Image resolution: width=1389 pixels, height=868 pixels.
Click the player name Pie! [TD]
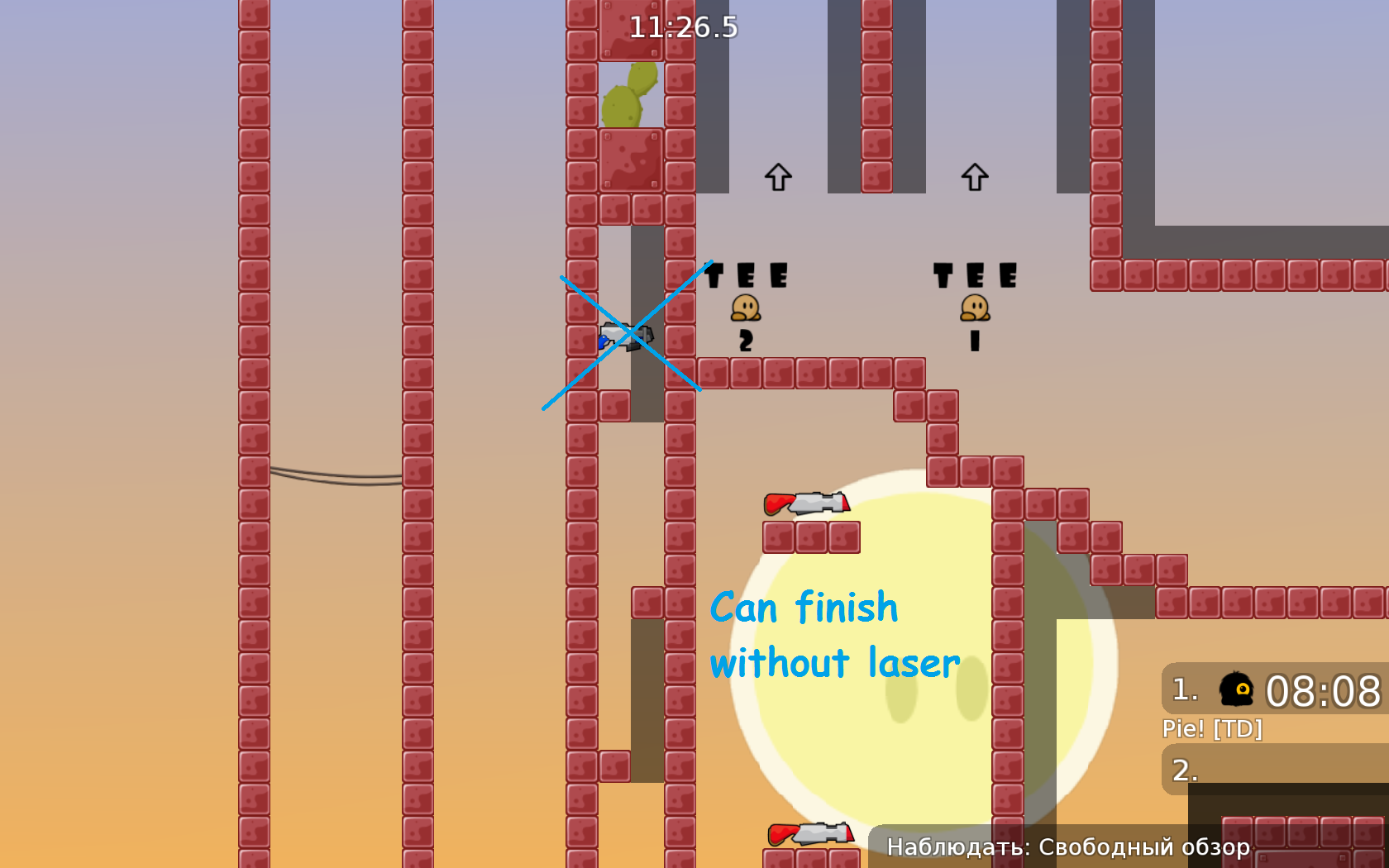click(x=1212, y=729)
